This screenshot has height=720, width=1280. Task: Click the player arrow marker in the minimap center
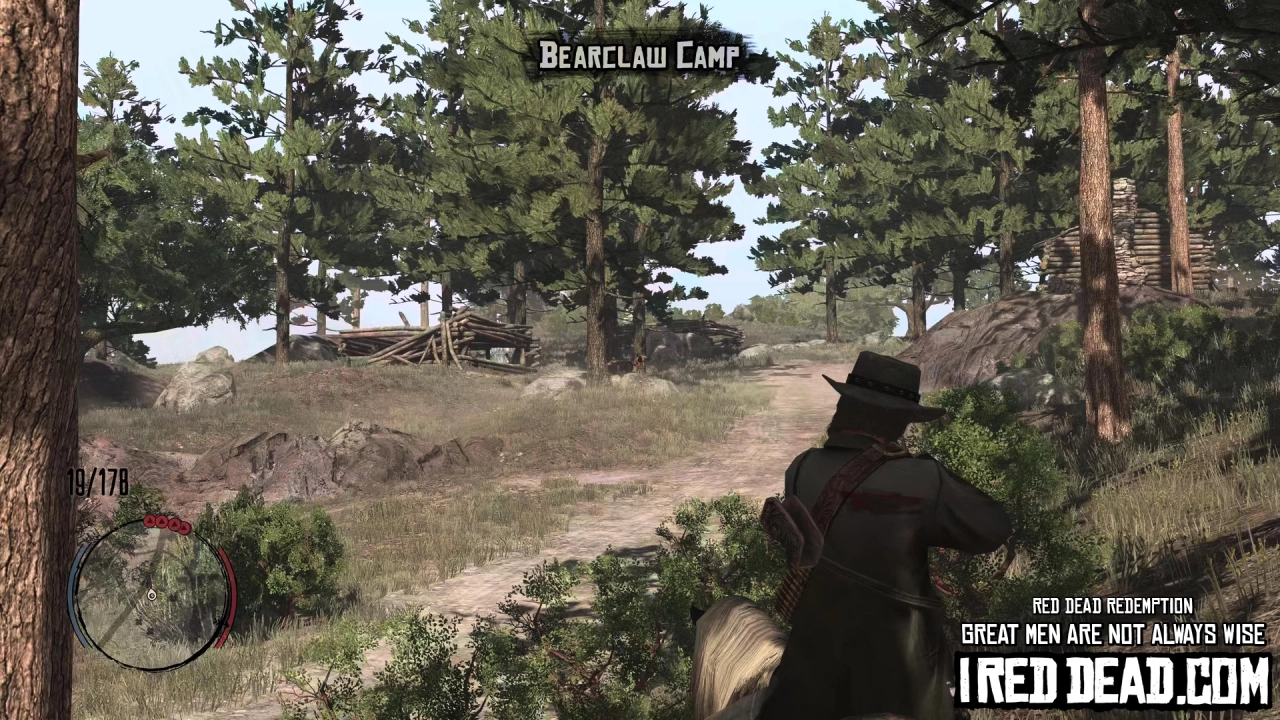(x=151, y=595)
